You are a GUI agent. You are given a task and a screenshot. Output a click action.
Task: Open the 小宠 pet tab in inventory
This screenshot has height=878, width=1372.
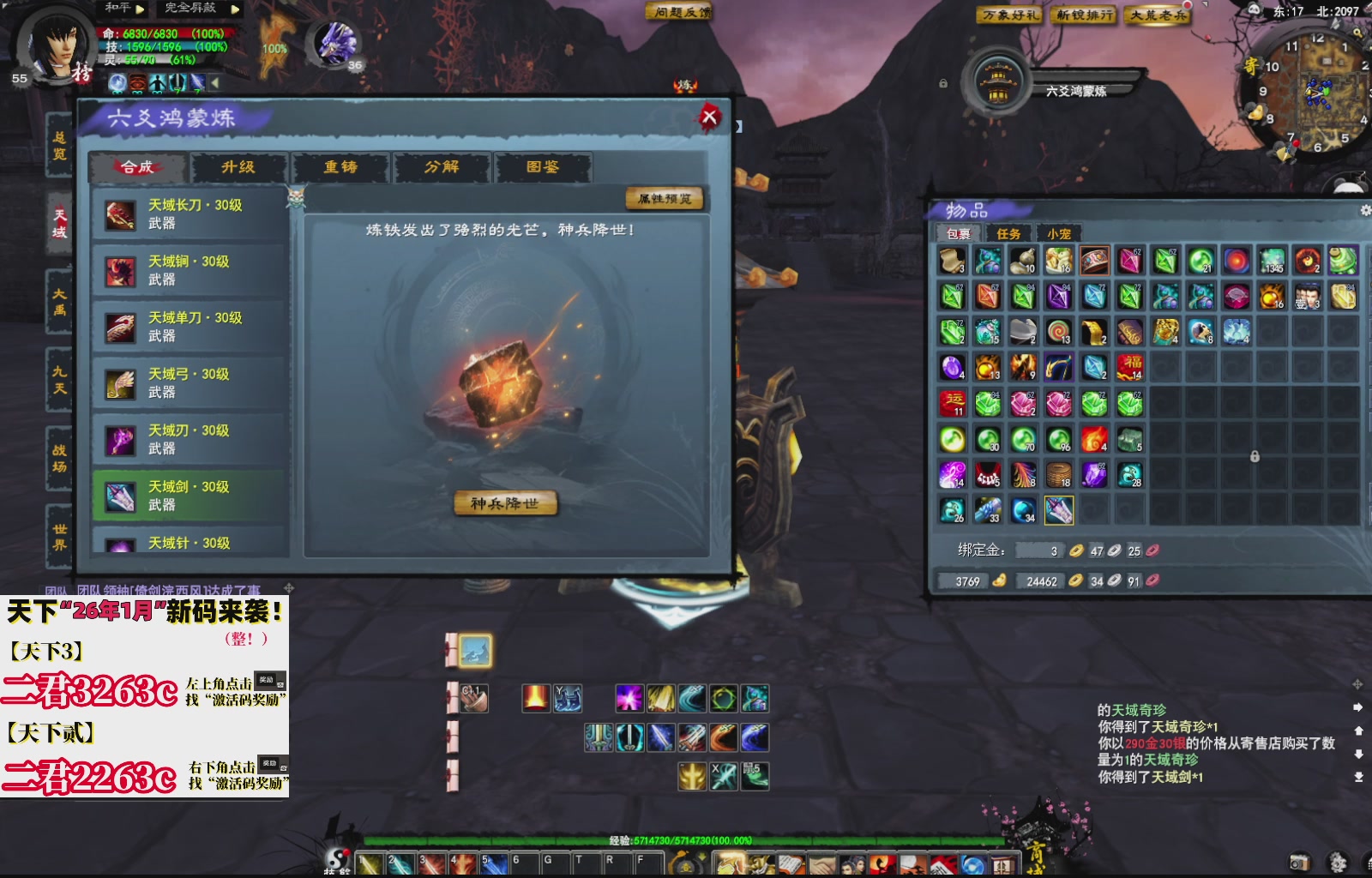tap(1061, 232)
